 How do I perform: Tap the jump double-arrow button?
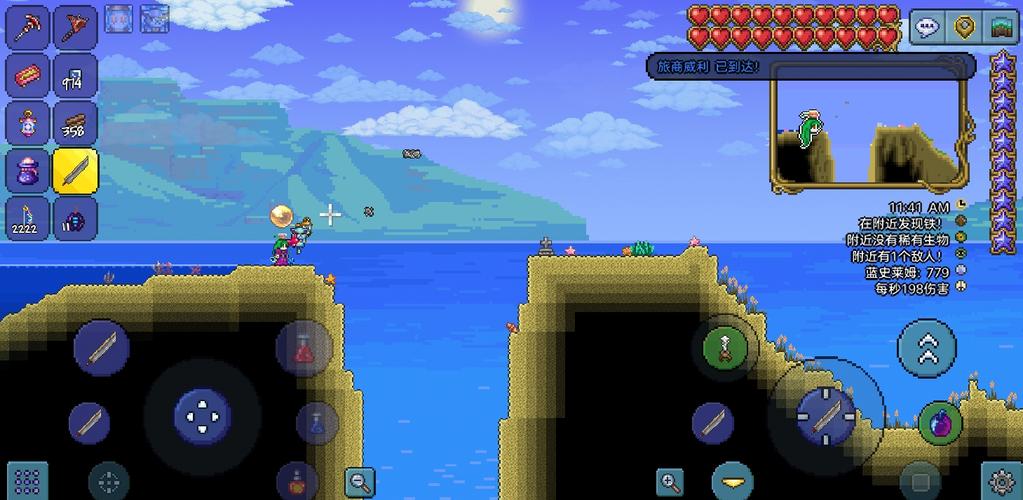pos(927,346)
